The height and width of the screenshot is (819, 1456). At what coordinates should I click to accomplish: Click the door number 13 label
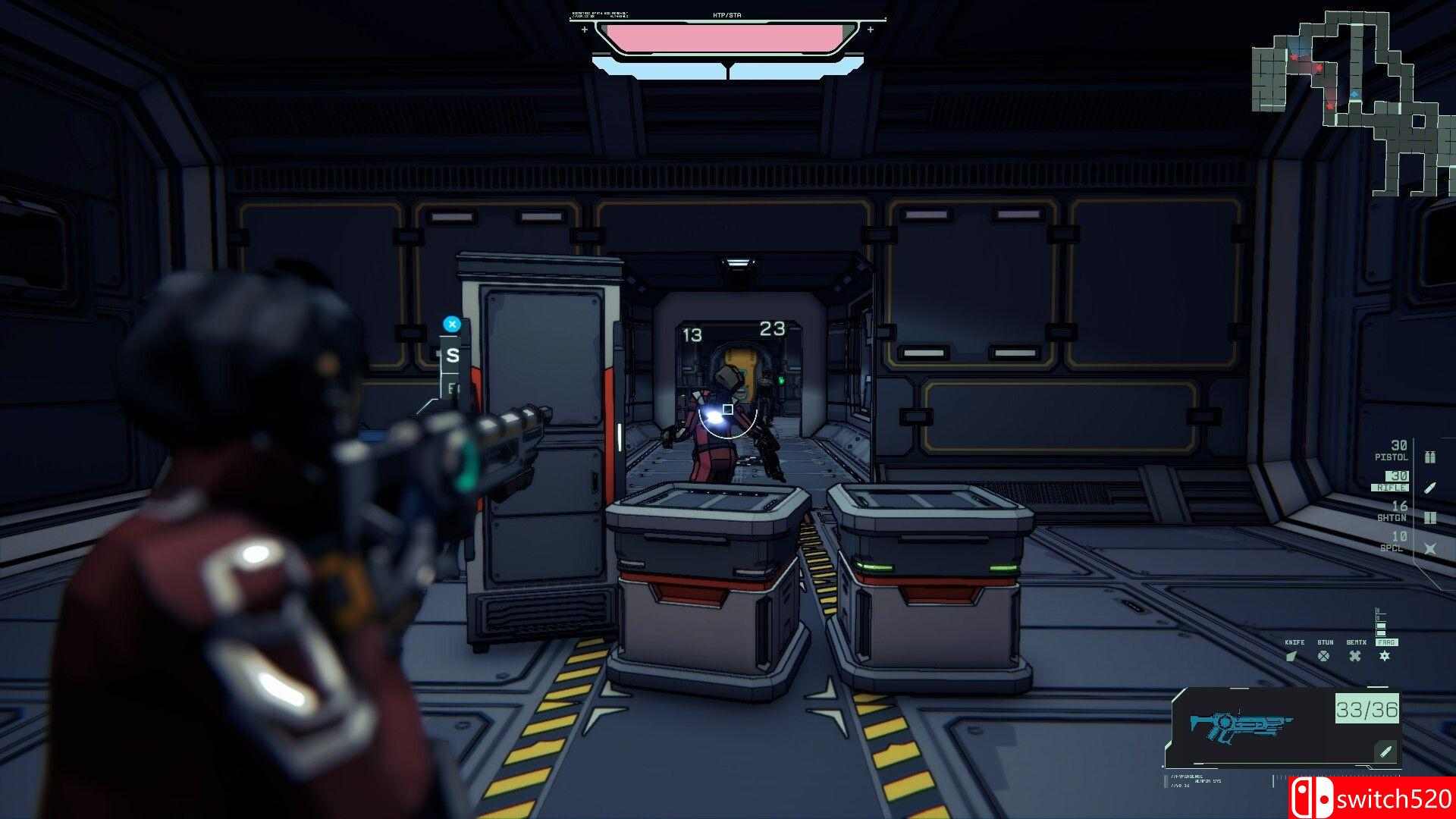694,334
